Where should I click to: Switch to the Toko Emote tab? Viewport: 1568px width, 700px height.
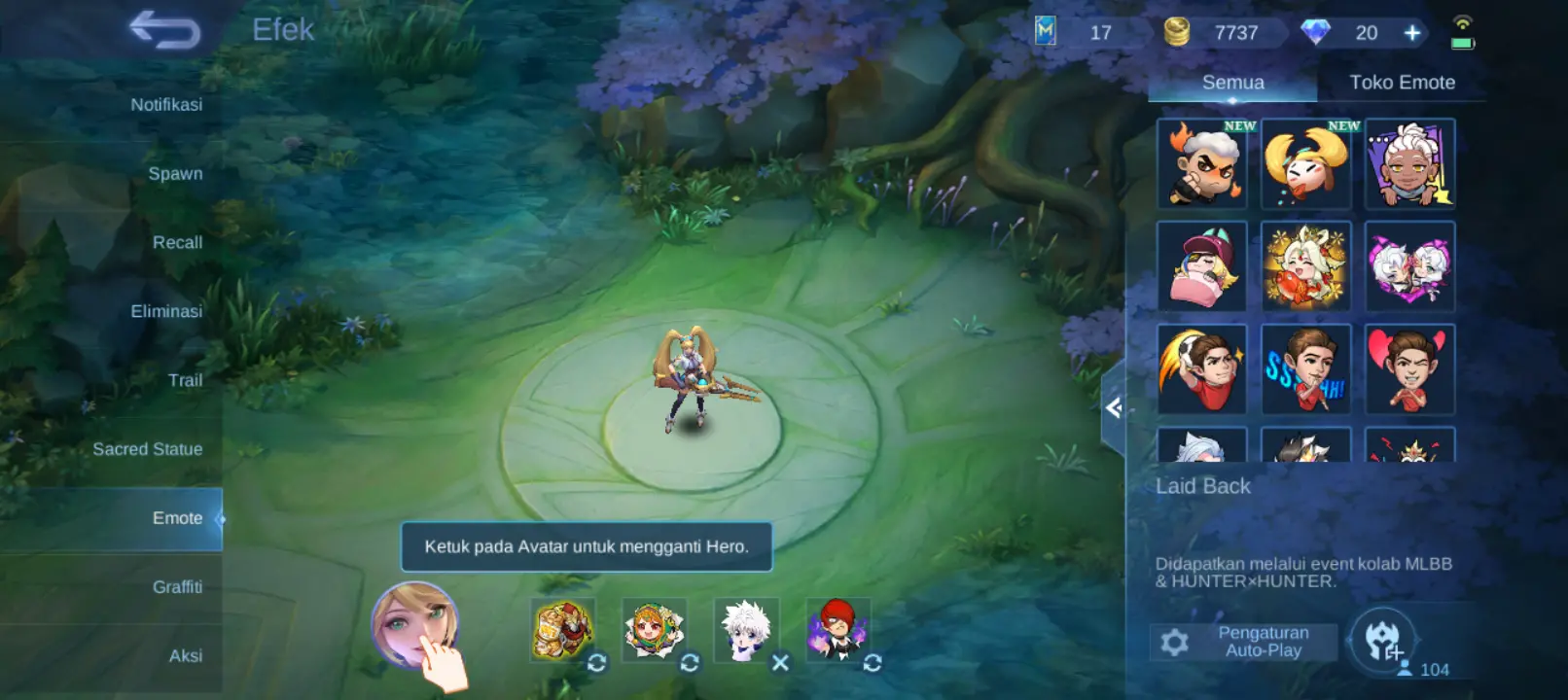point(1402,83)
